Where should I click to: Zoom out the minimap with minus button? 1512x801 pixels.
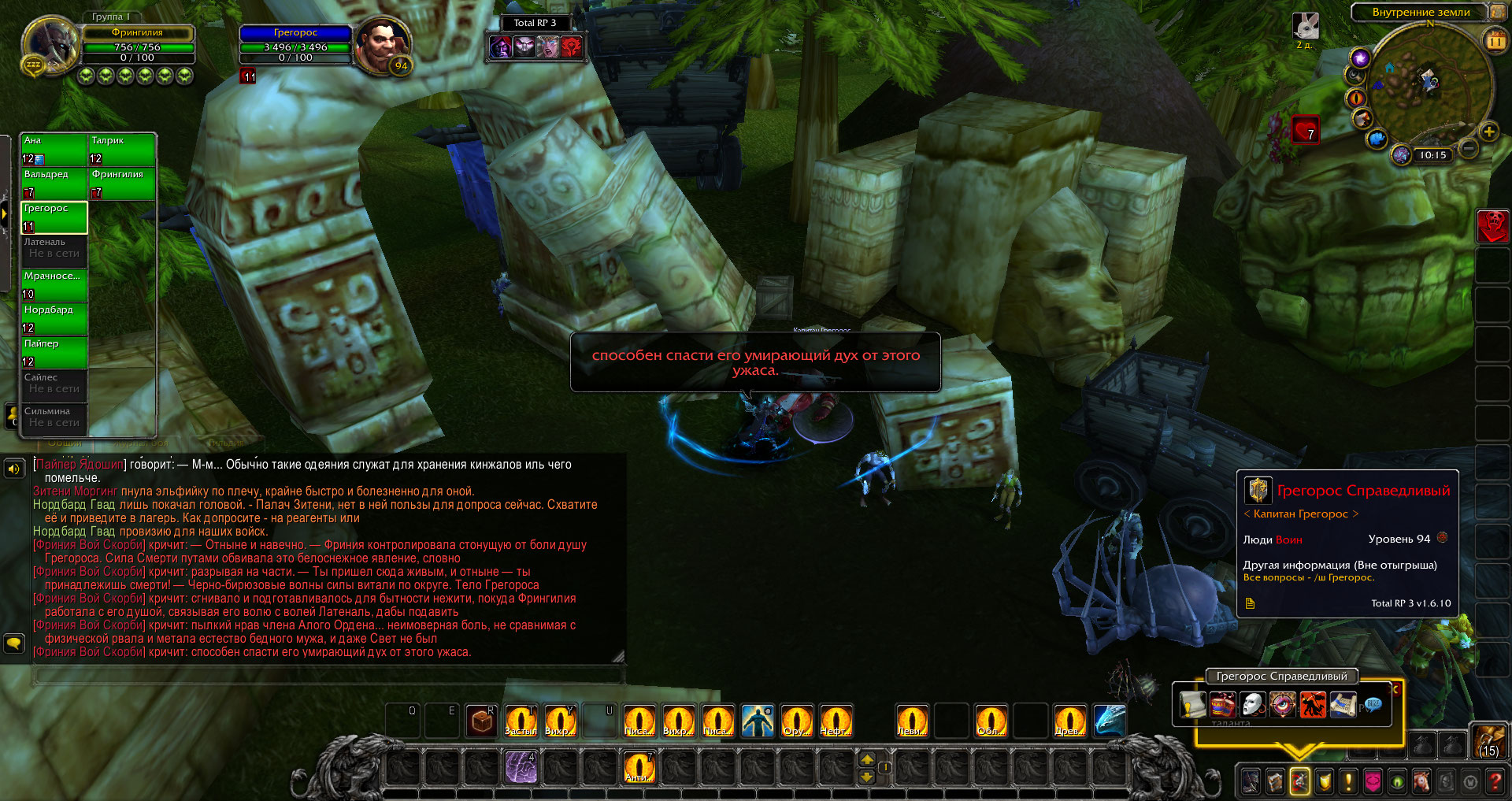click(1469, 148)
